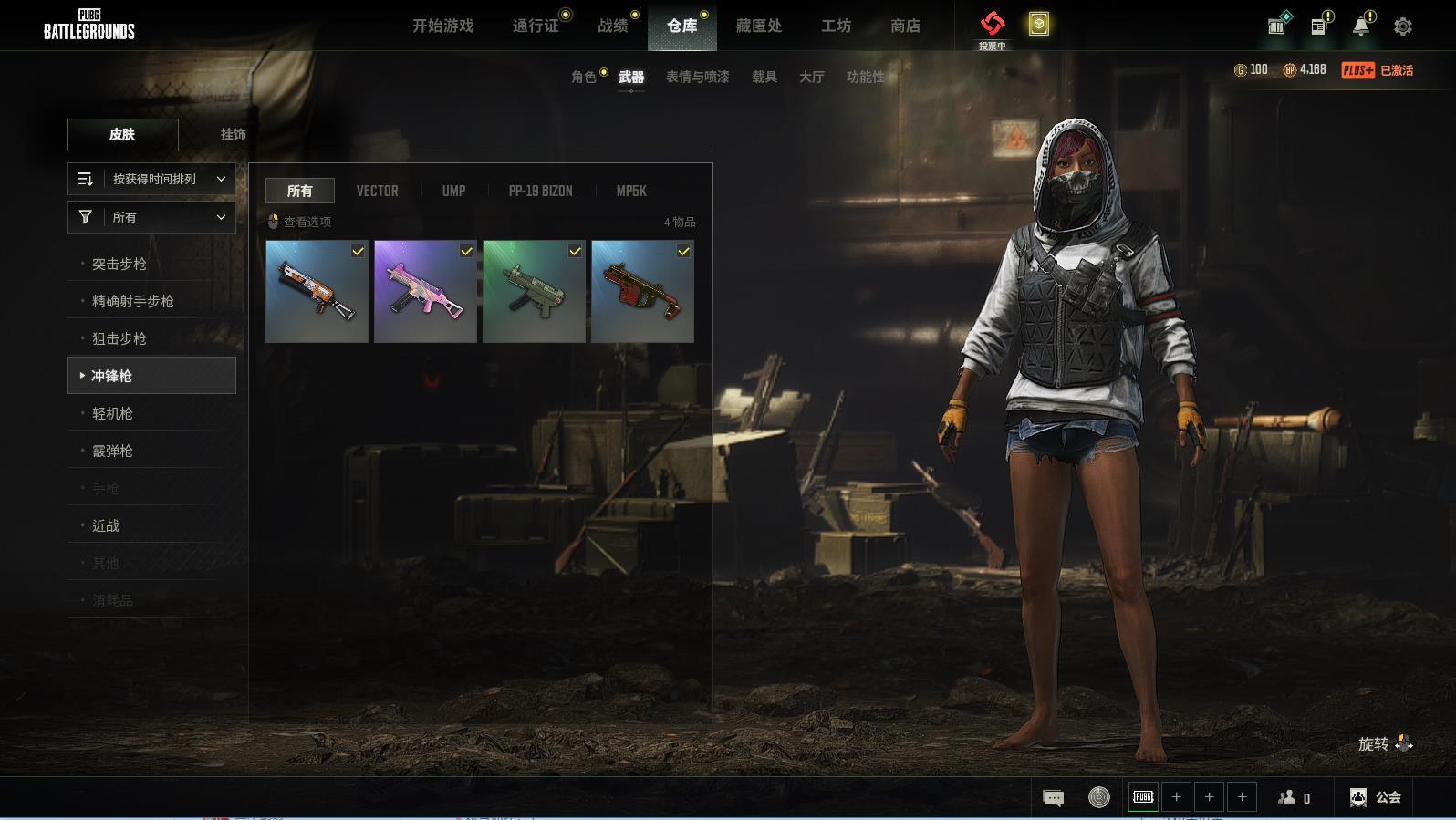Switch to the 角色 character sub-tab
Image resolution: width=1456 pixels, height=820 pixels.
[584, 78]
